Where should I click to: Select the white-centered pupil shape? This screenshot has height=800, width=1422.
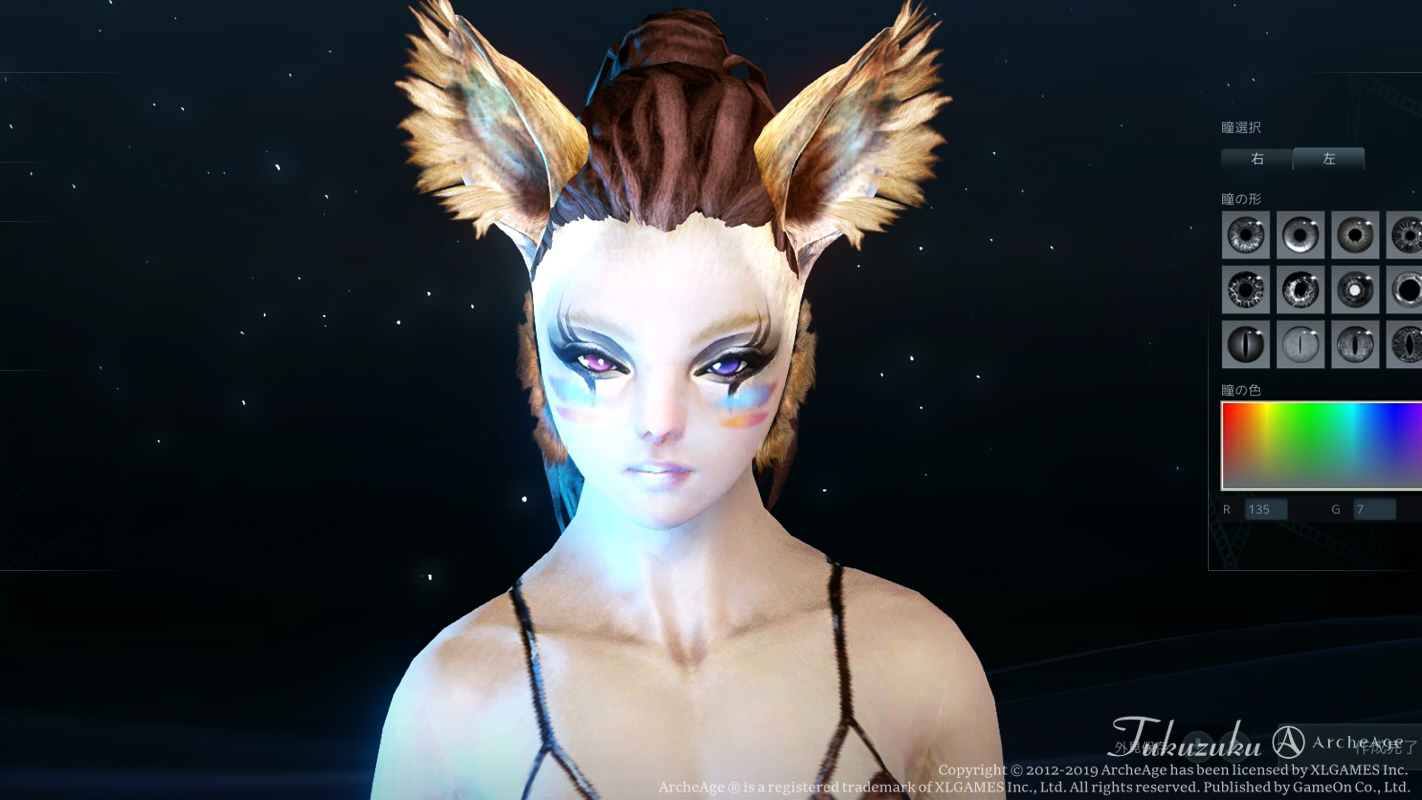(x=1355, y=289)
